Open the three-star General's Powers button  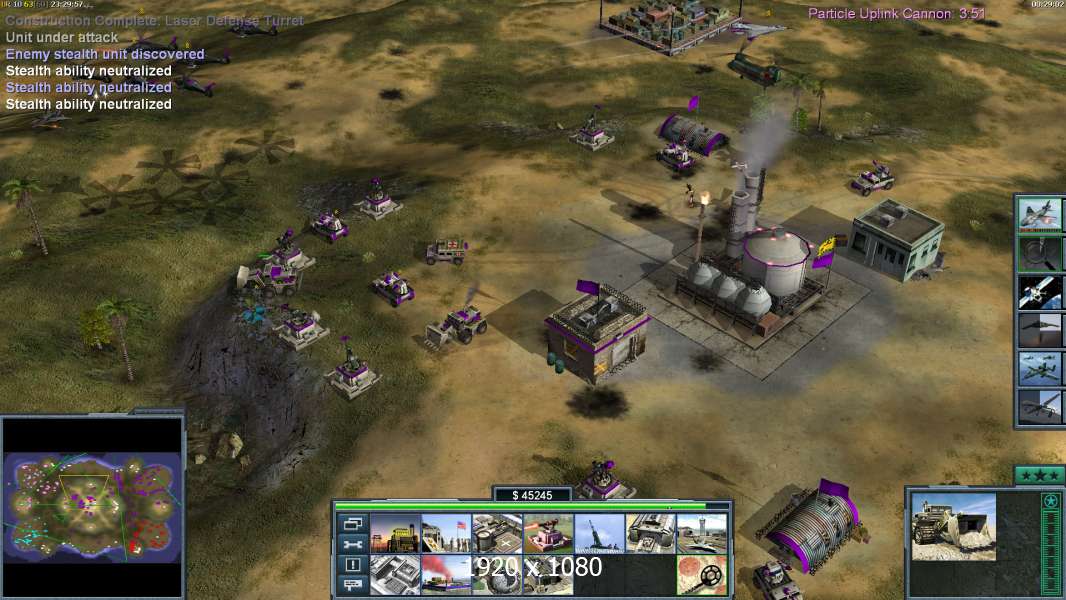[x=1039, y=474]
